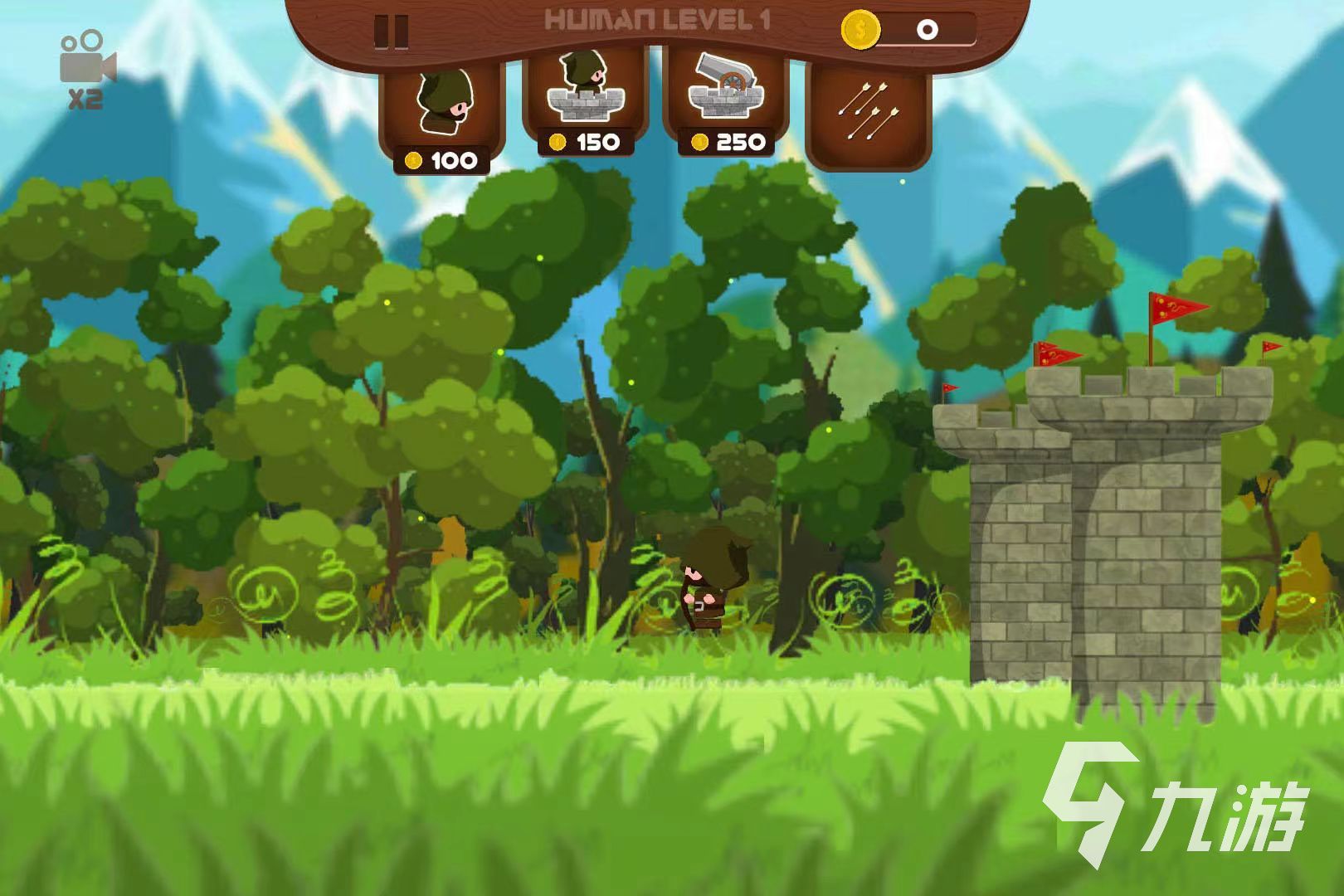The width and height of the screenshot is (1344, 896).
Task: Toggle the X2 camera speed icon
Action: point(86,70)
